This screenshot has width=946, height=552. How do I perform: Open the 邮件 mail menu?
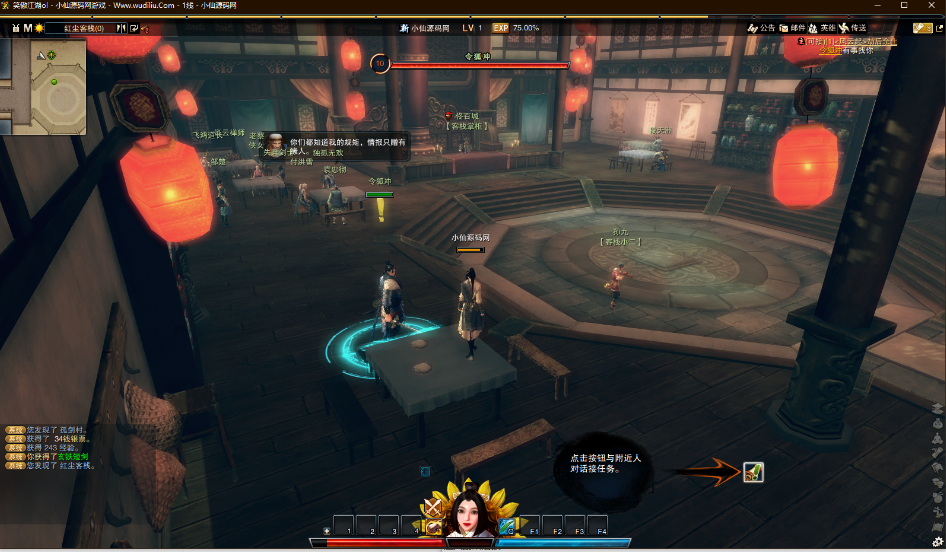click(x=792, y=28)
